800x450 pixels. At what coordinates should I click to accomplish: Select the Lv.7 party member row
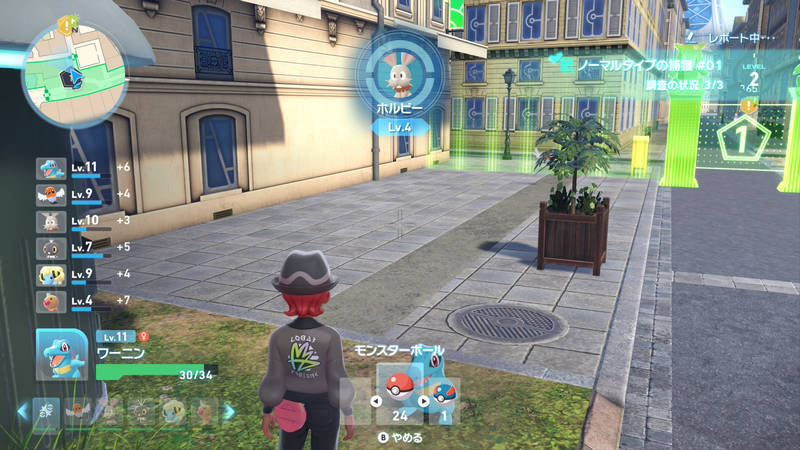[84, 247]
